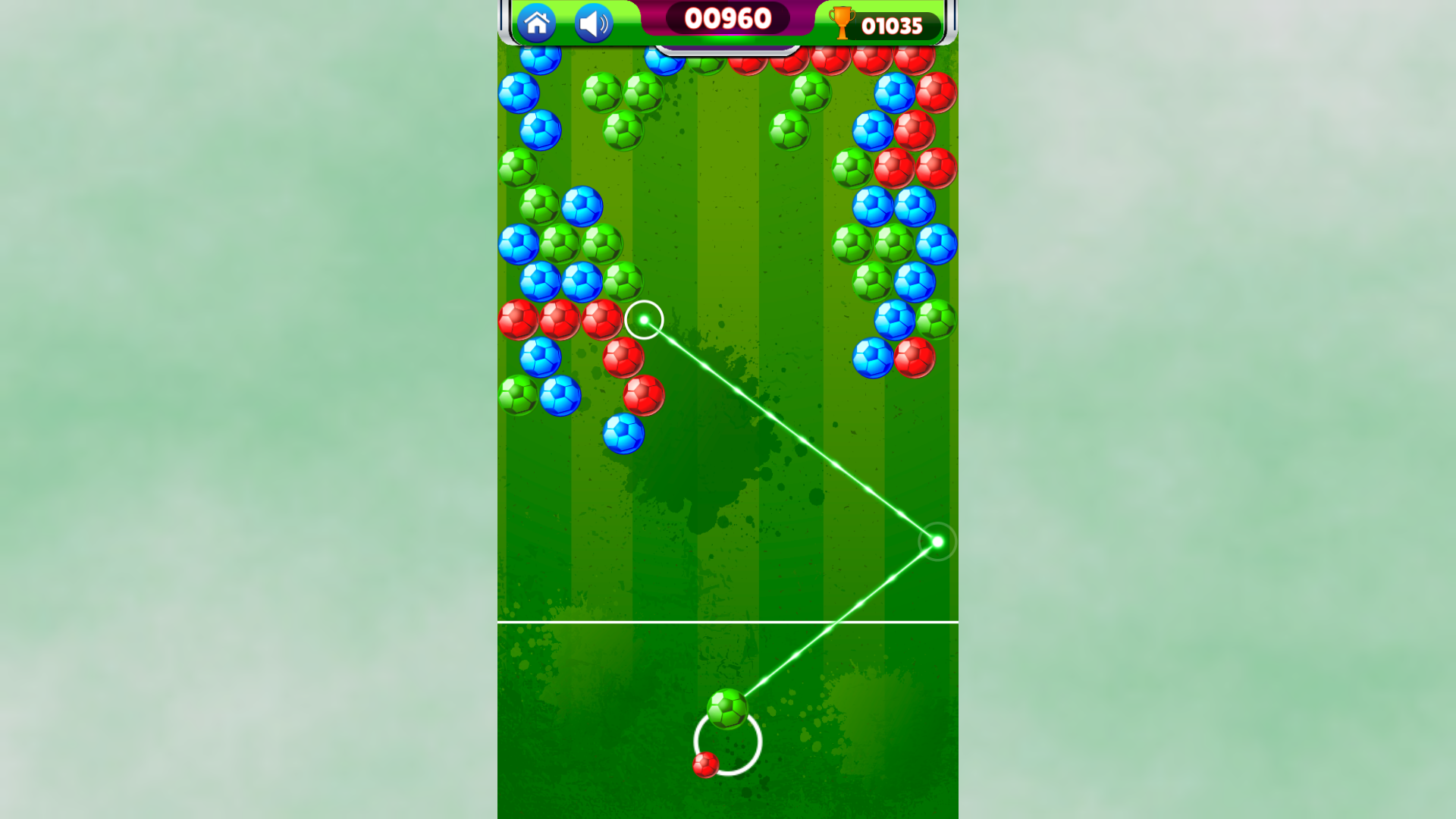Screen dimensions: 1456x819
Task: Click the bright bounce point on the right wall
Action: (937, 541)
